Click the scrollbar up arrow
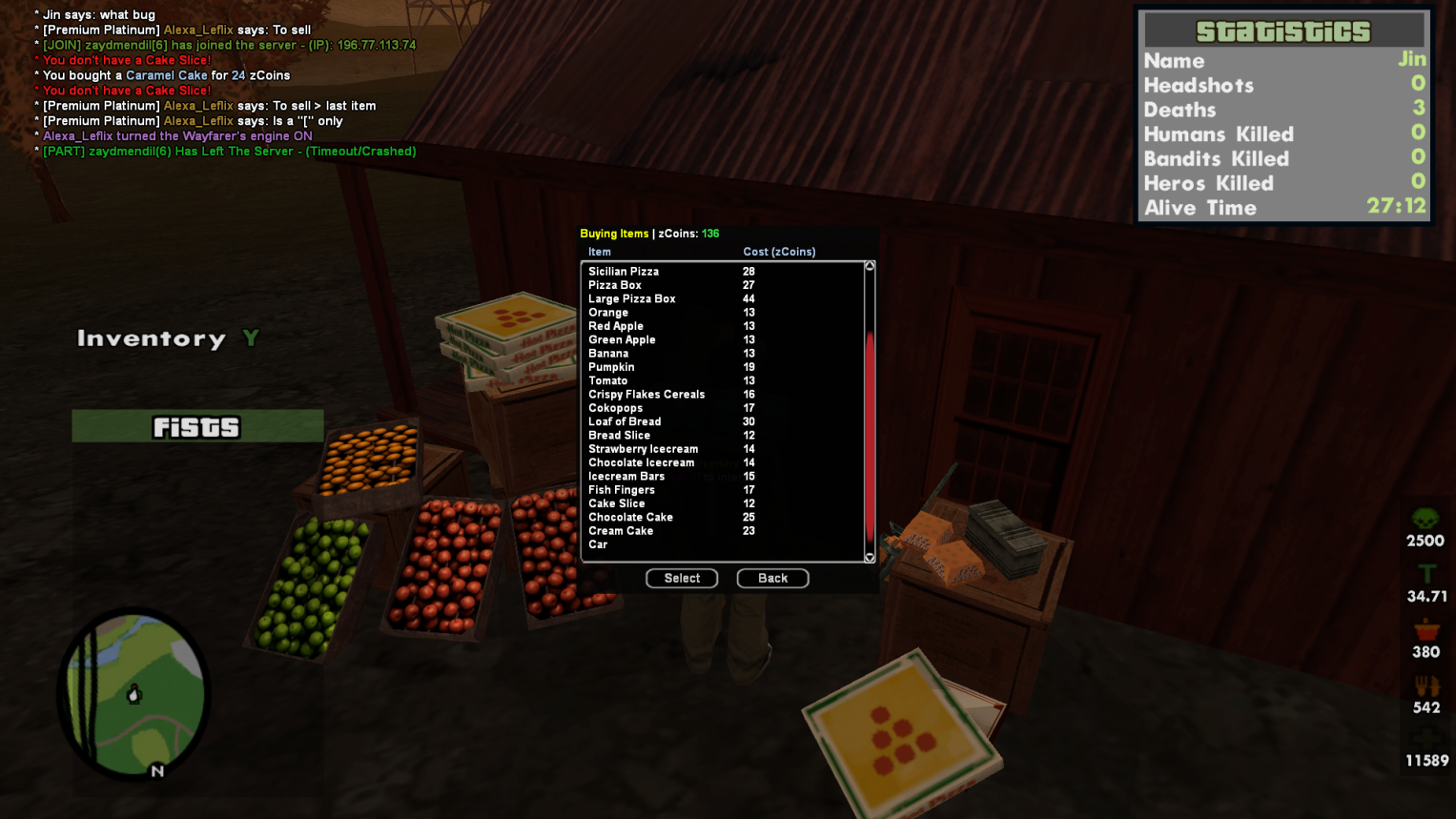The width and height of the screenshot is (1456, 819). pyautogui.click(x=869, y=266)
